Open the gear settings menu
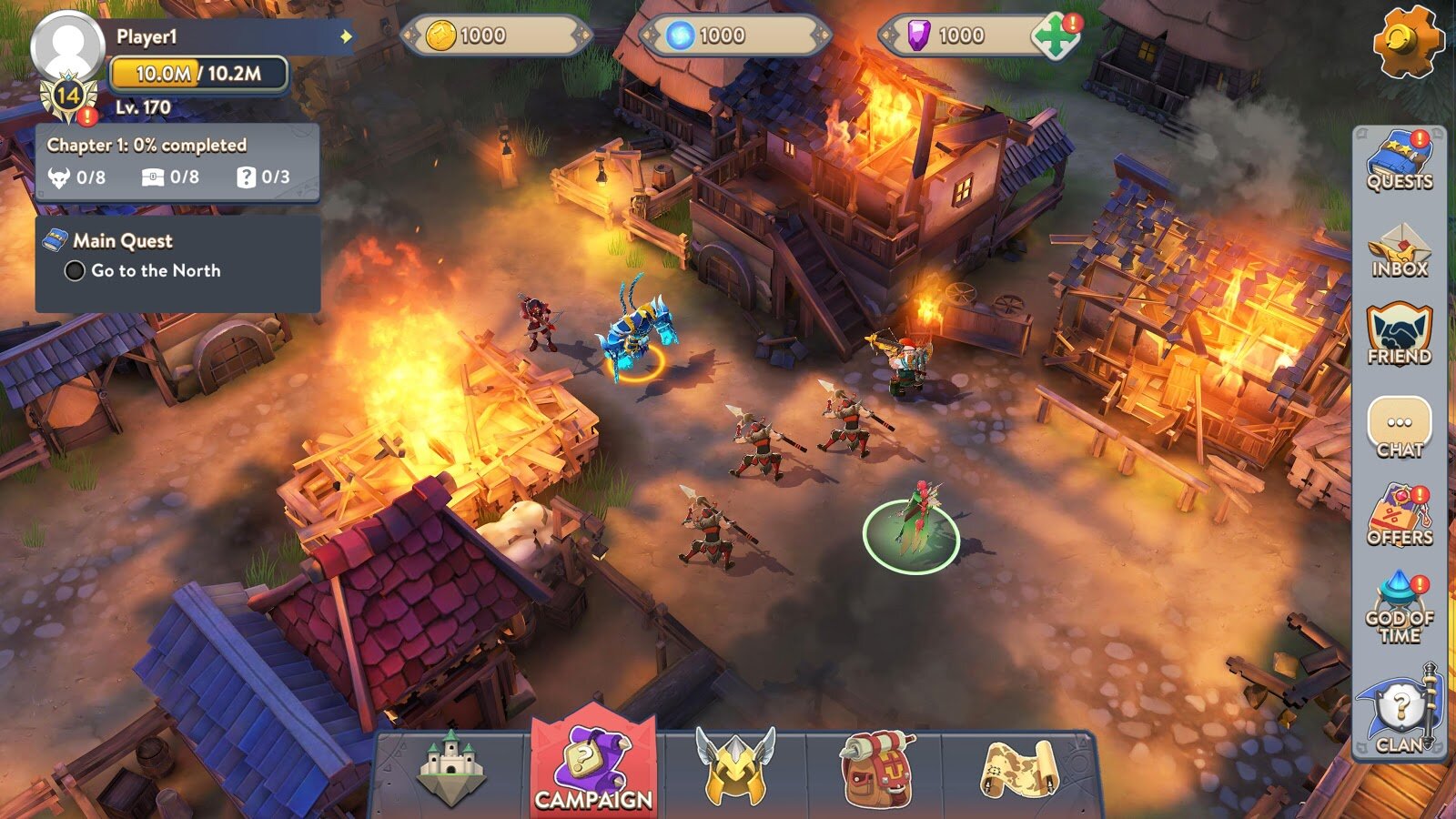The width and height of the screenshot is (1456, 819). tap(1407, 40)
